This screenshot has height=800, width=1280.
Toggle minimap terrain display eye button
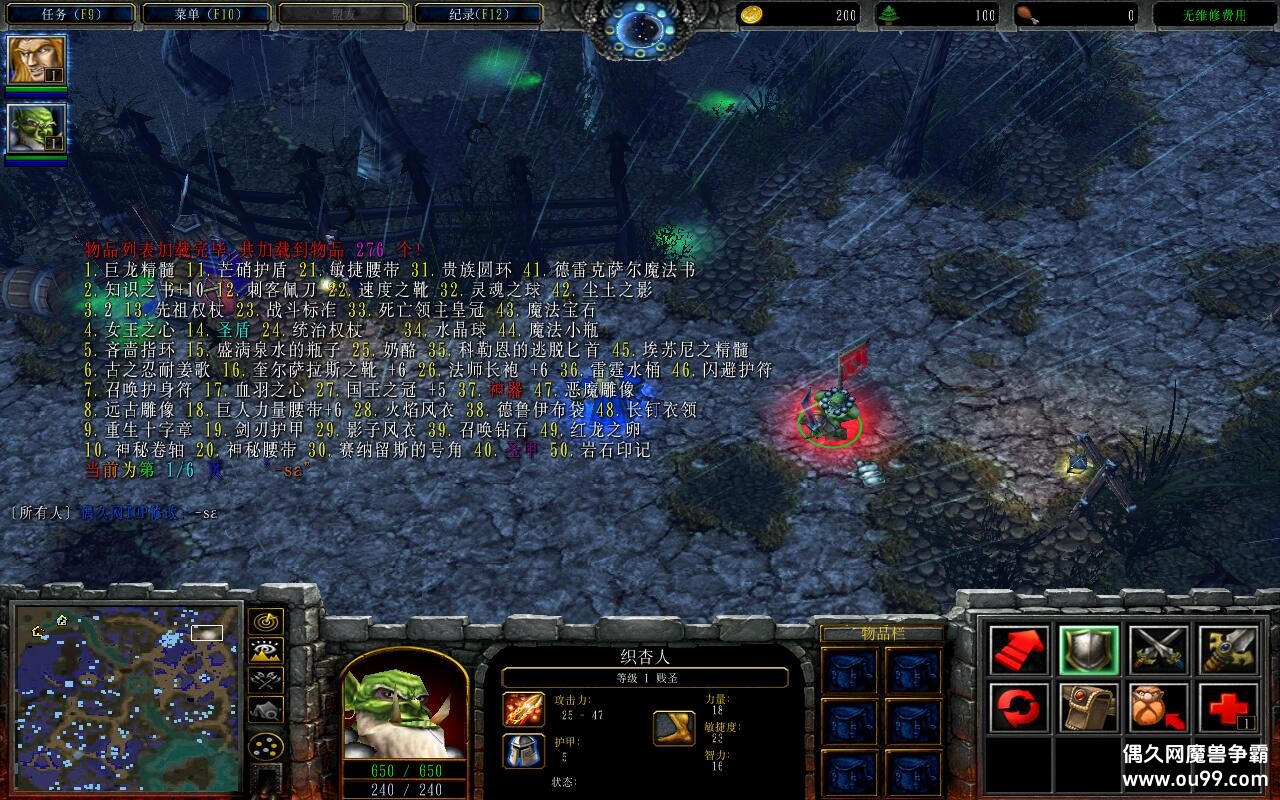click(x=265, y=651)
